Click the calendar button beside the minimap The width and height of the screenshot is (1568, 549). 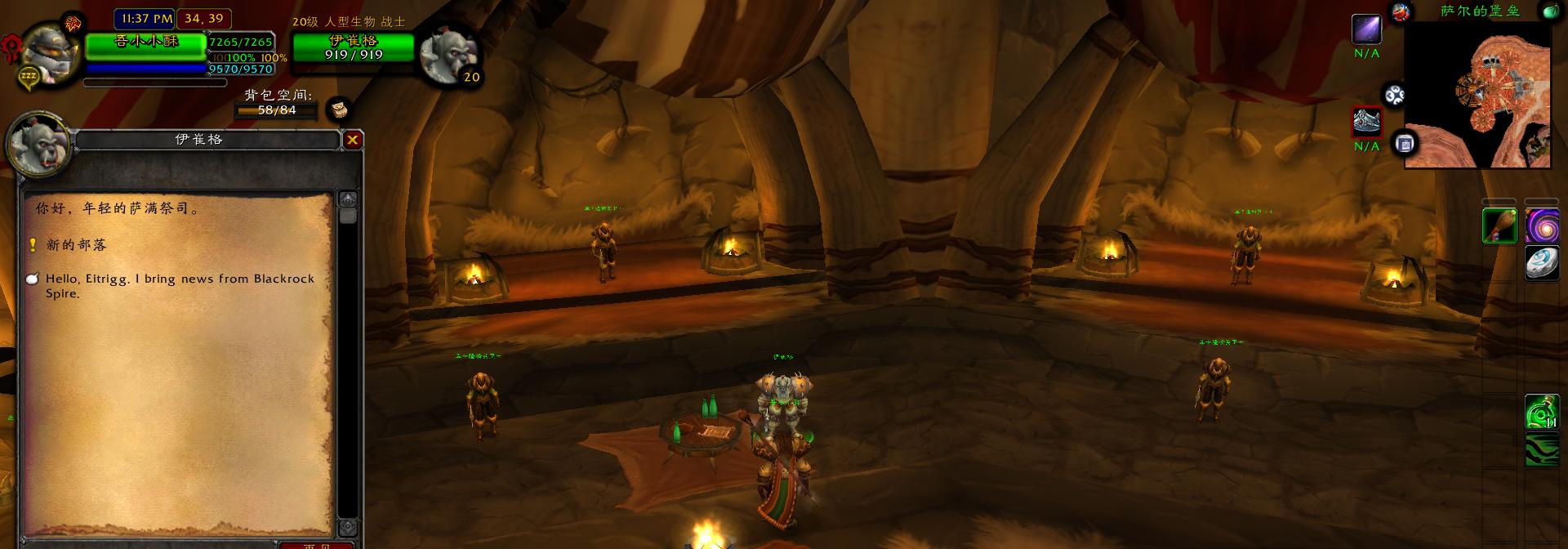click(1405, 145)
